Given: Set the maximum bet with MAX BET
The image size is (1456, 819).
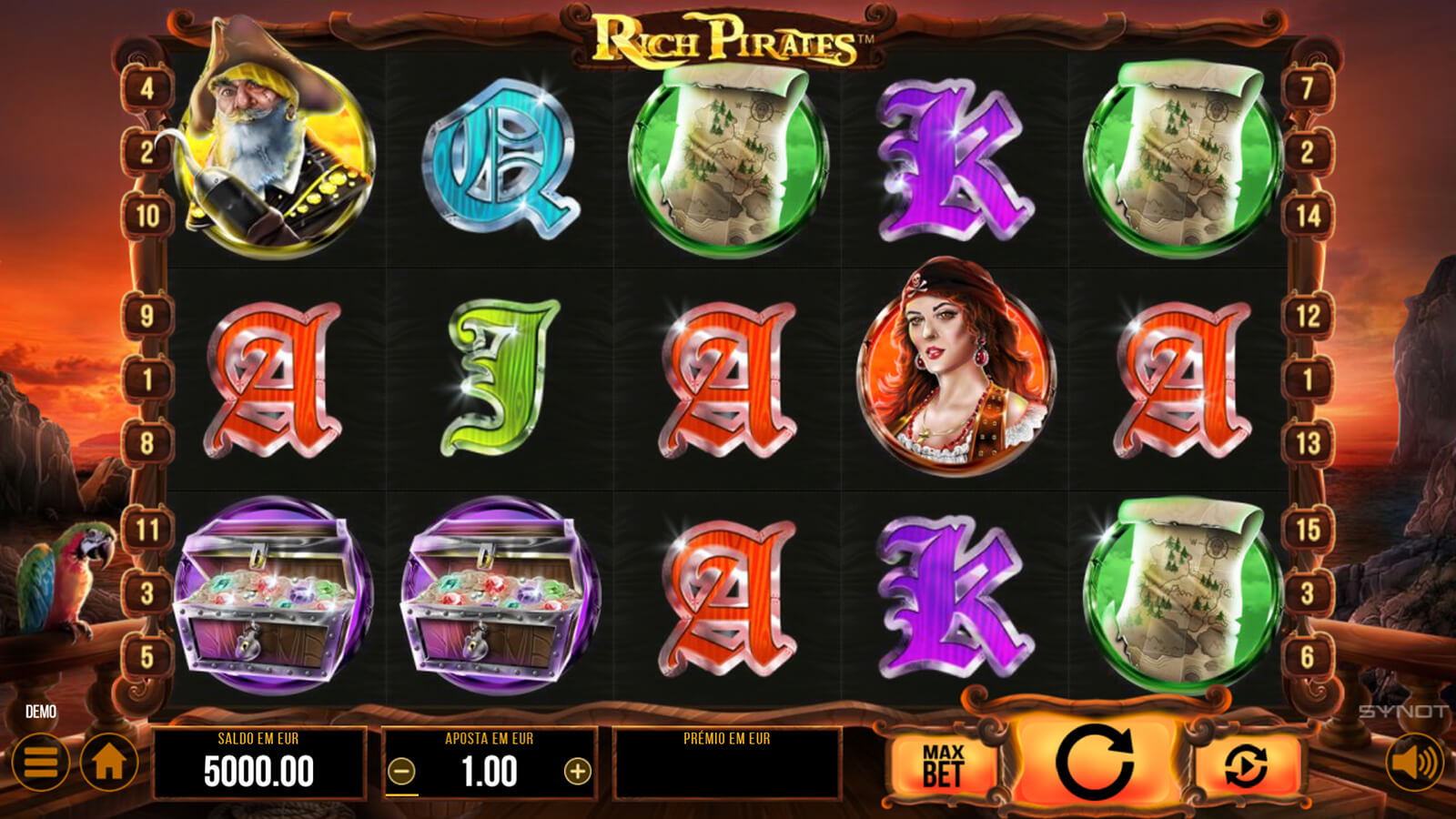Looking at the screenshot, I should tap(943, 765).
